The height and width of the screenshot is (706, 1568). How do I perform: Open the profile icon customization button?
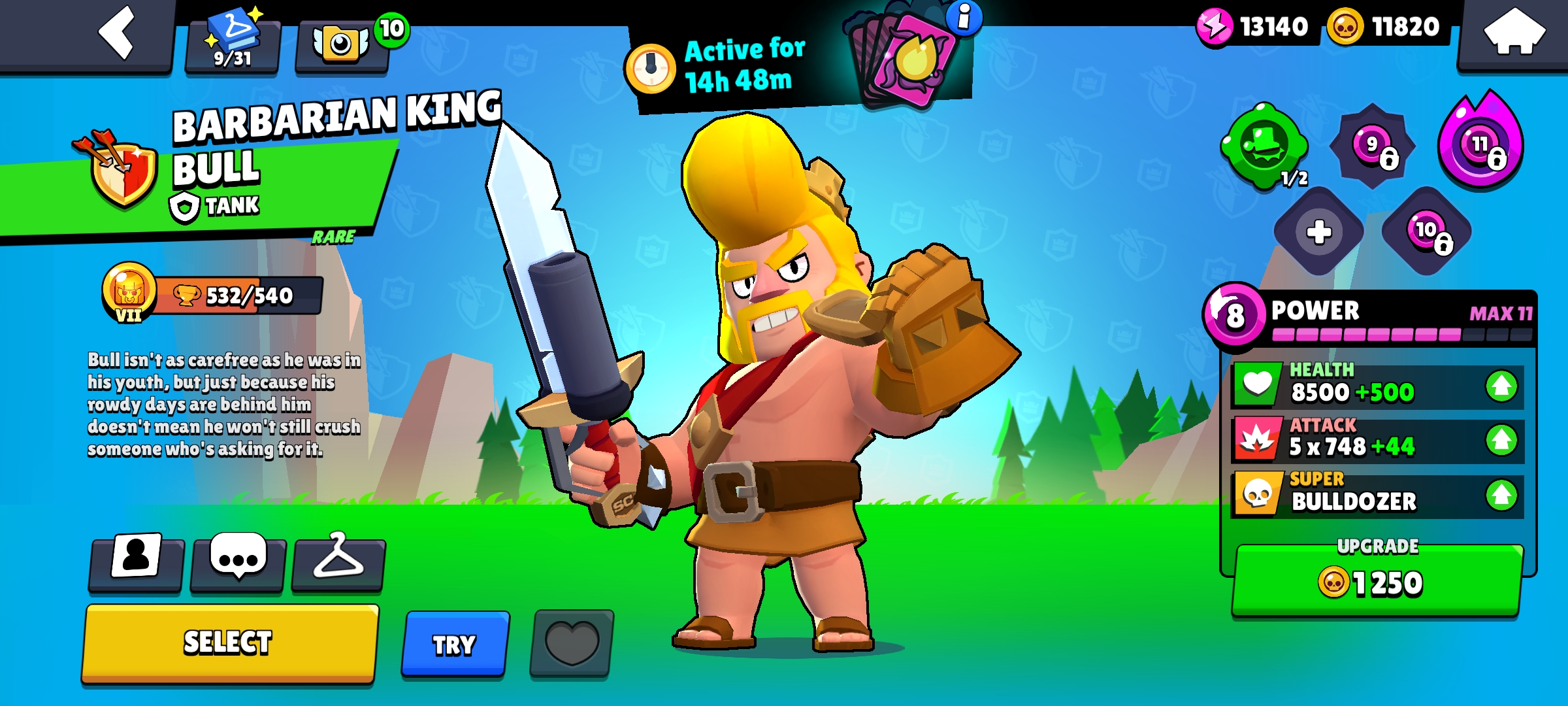[137, 560]
